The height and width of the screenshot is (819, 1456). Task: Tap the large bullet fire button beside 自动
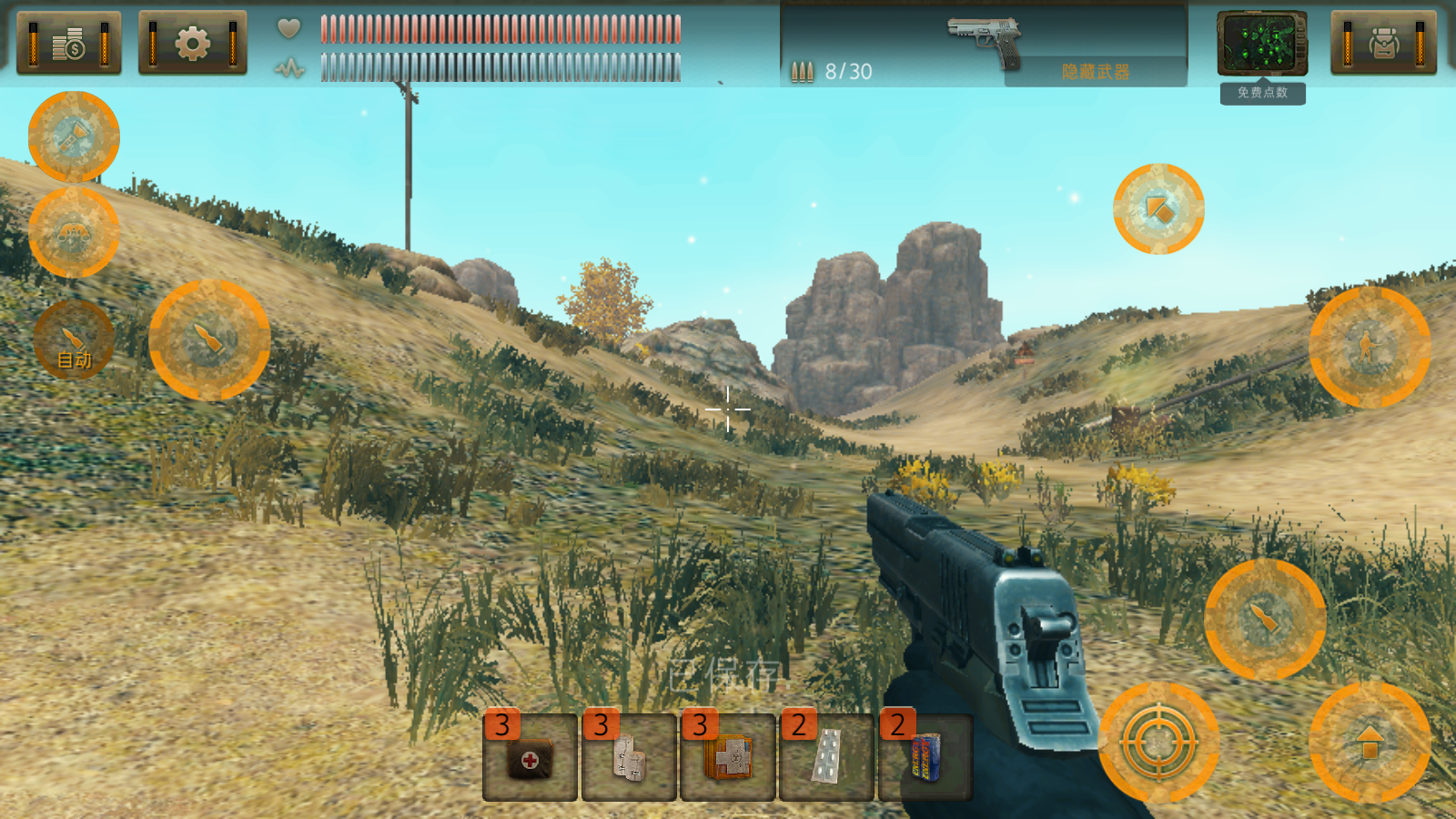pyautogui.click(x=209, y=340)
